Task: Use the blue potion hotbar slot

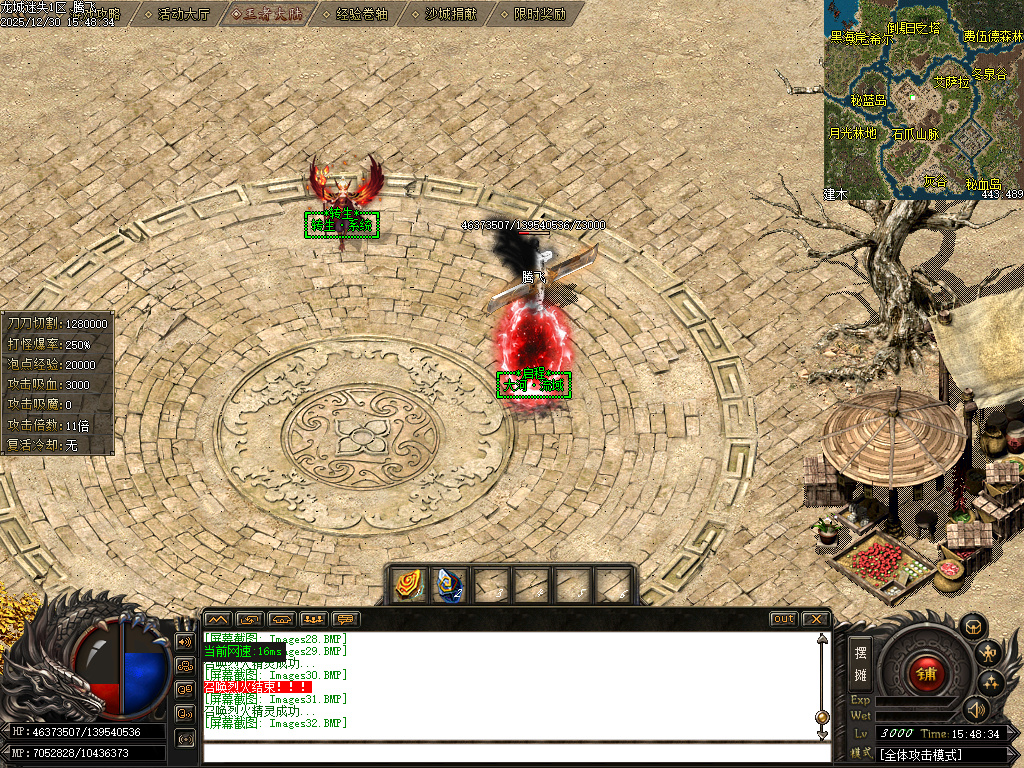Action: (449, 584)
